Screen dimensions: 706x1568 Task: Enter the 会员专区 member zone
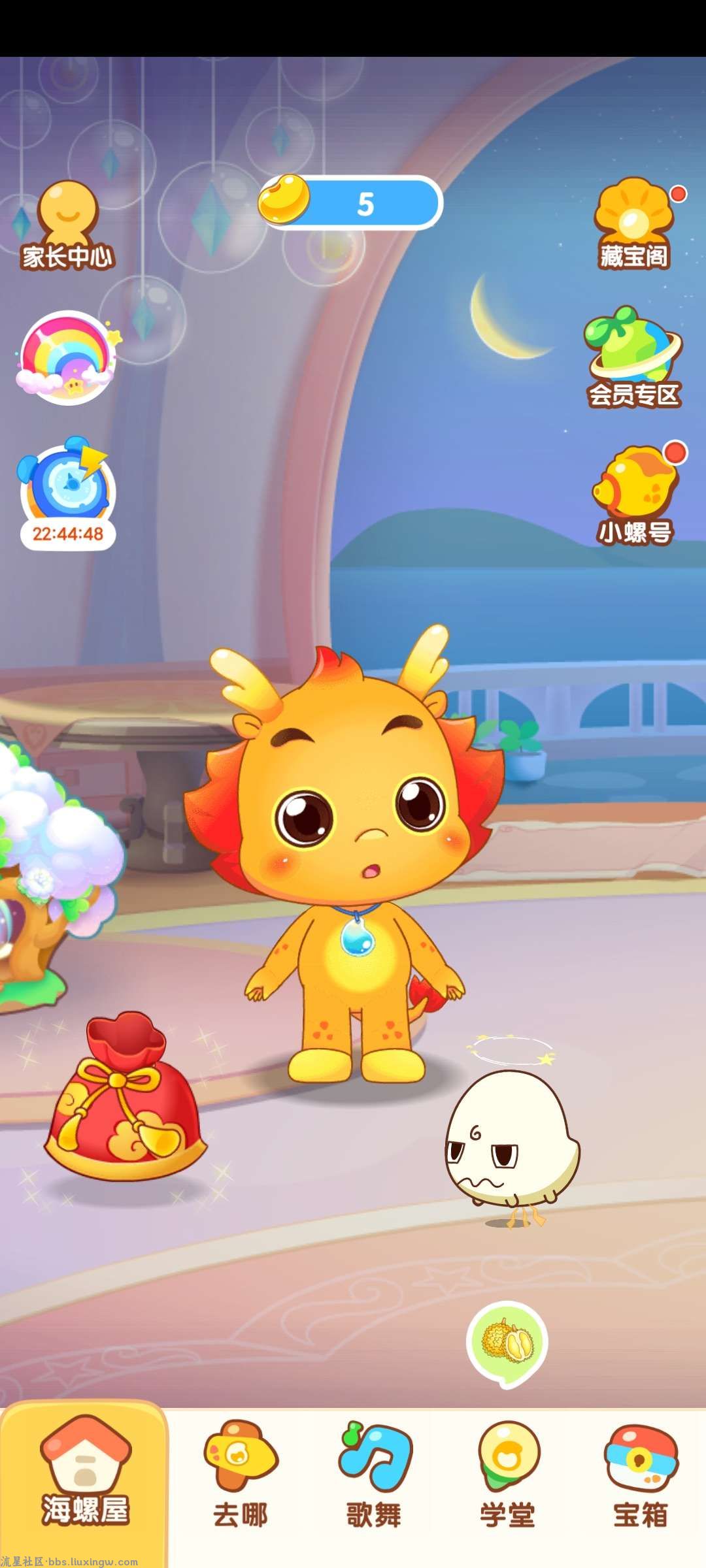coord(633,358)
